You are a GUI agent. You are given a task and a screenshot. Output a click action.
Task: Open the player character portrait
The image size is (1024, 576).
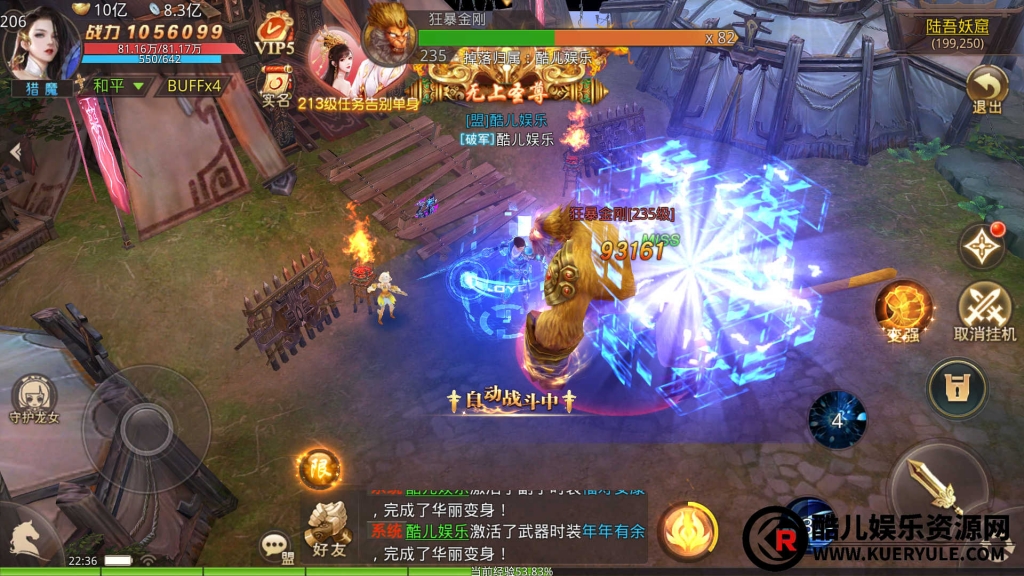point(42,42)
